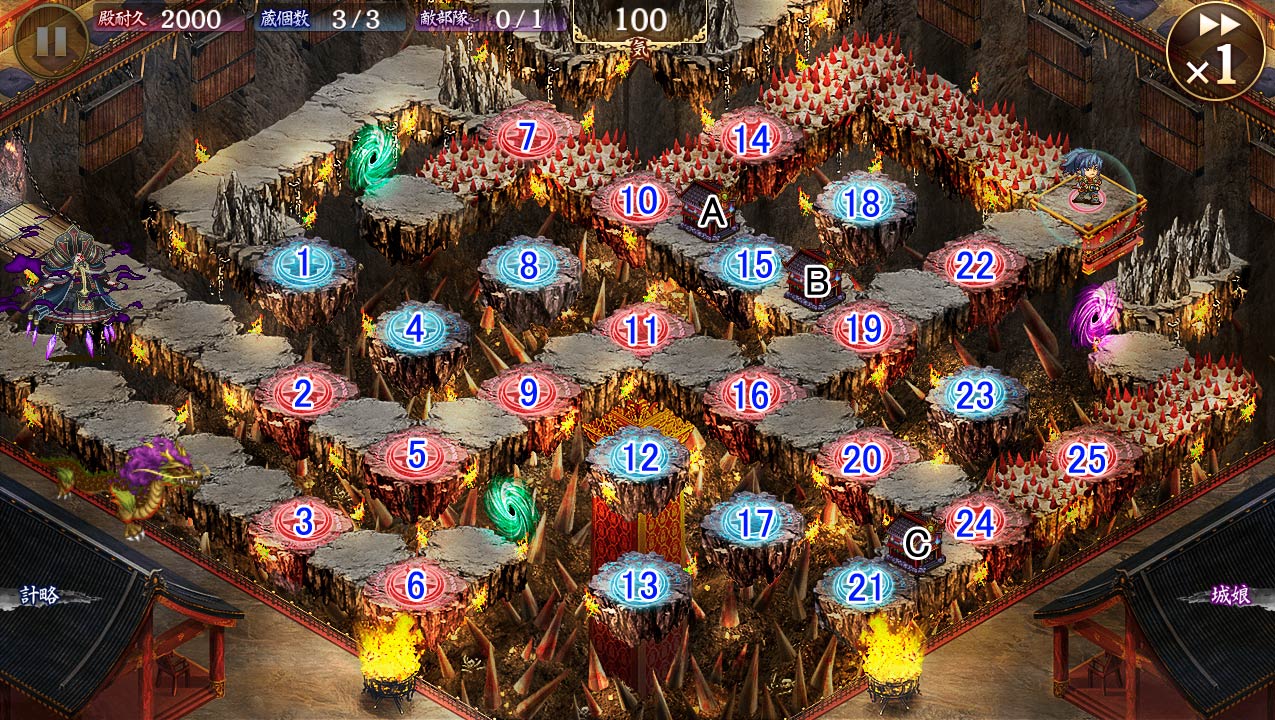The width and height of the screenshot is (1275, 720).
Task: Select blue deployment tile 1
Action: point(304,264)
